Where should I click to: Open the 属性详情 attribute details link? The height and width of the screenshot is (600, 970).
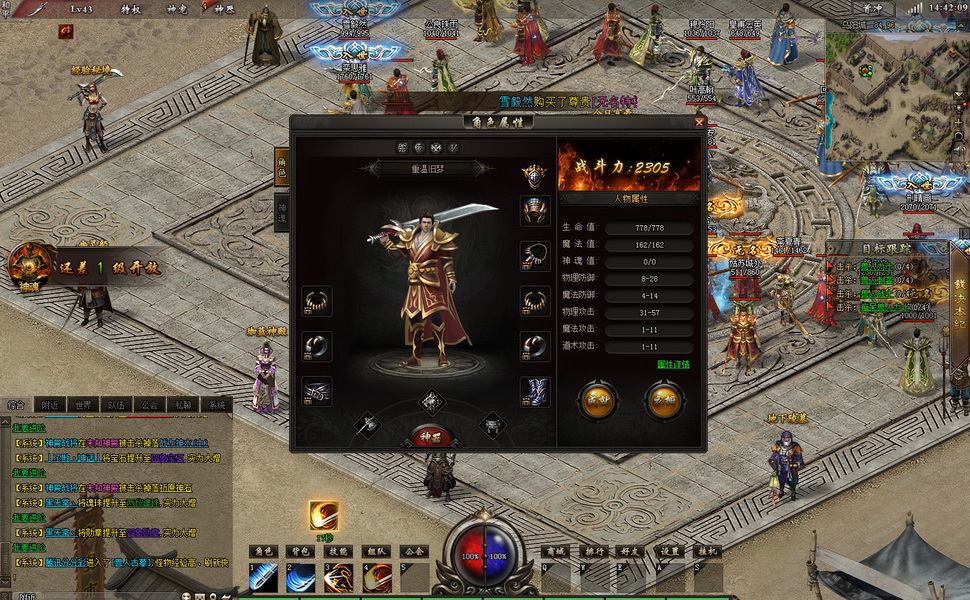pos(673,364)
